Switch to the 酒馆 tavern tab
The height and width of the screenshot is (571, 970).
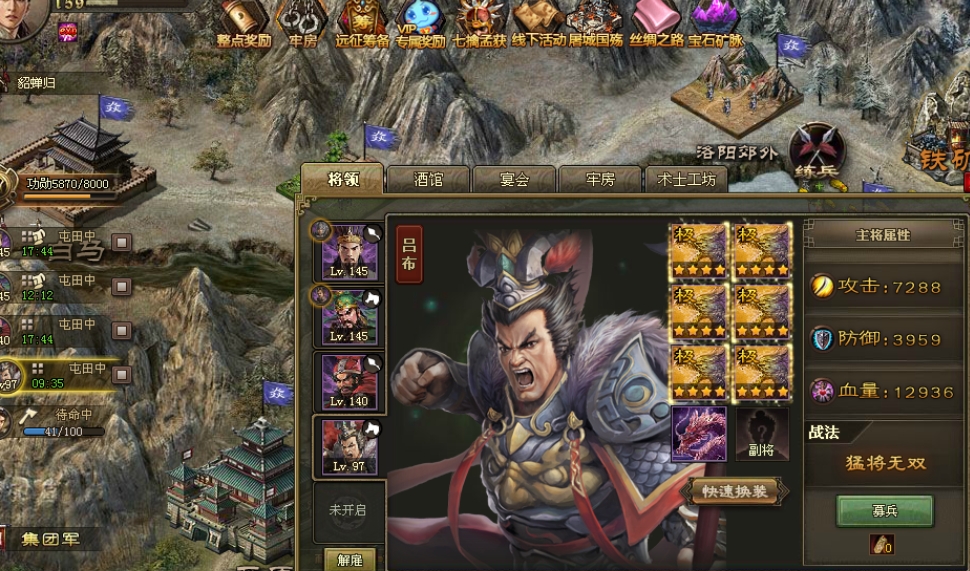(x=428, y=180)
